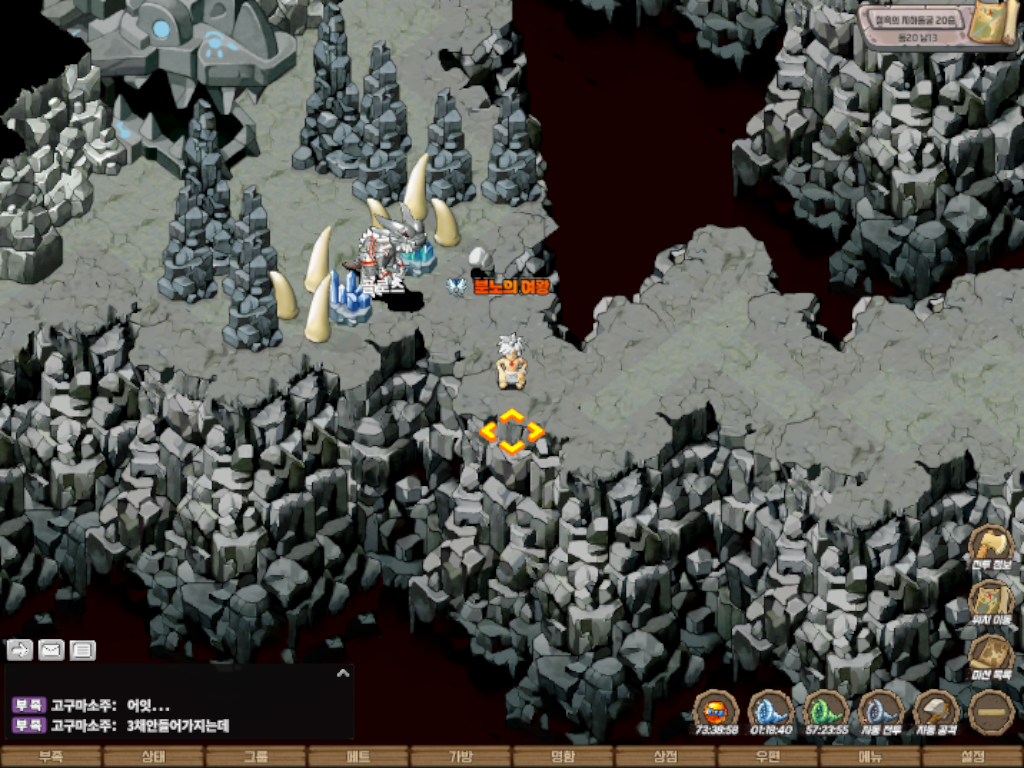Toggle 자동 공격 auto attack hammer icon
1024x768 pixels.
tap(937, 711)
